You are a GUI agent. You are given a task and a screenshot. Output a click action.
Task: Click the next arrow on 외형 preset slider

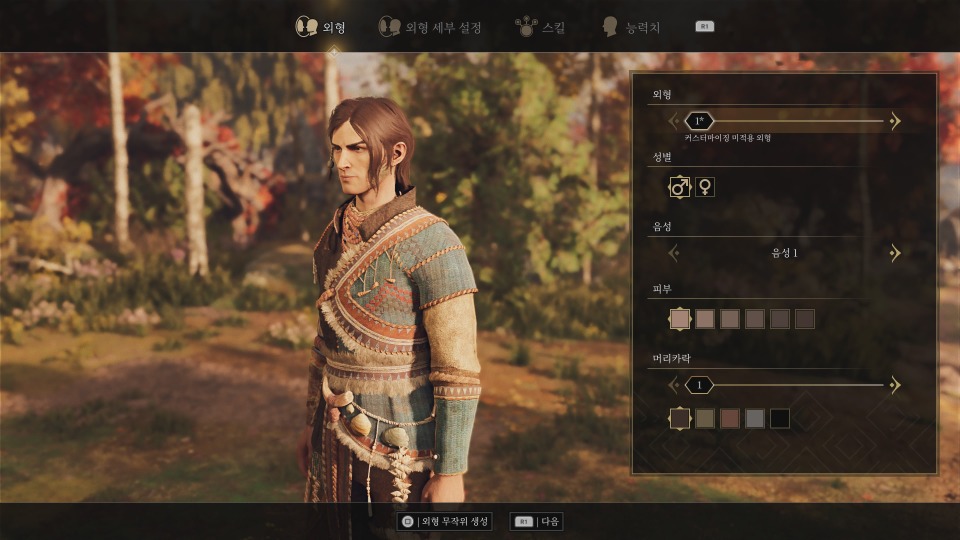click(895, 121)
